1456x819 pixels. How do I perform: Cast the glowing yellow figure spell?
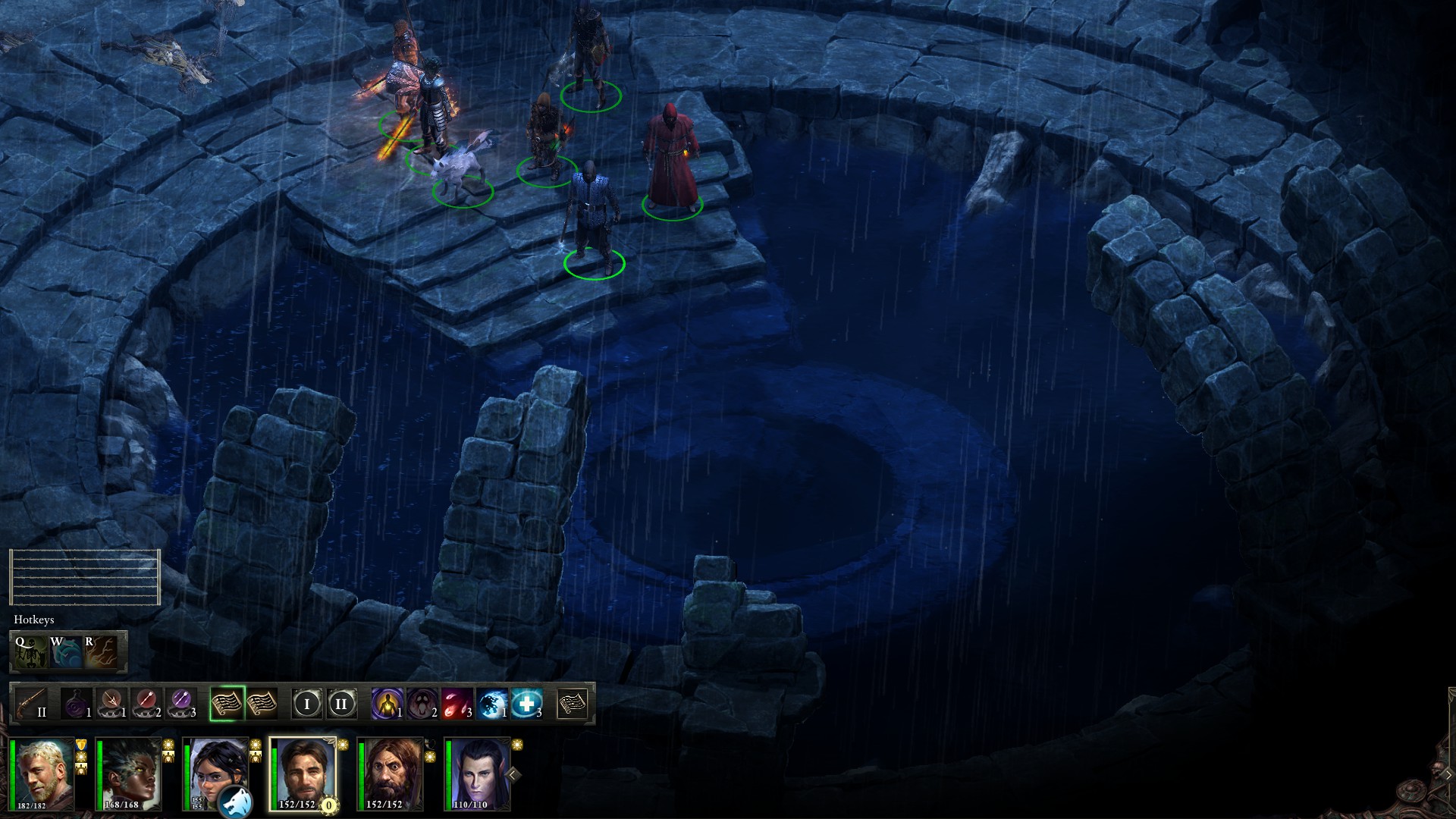tap(388, 704)
